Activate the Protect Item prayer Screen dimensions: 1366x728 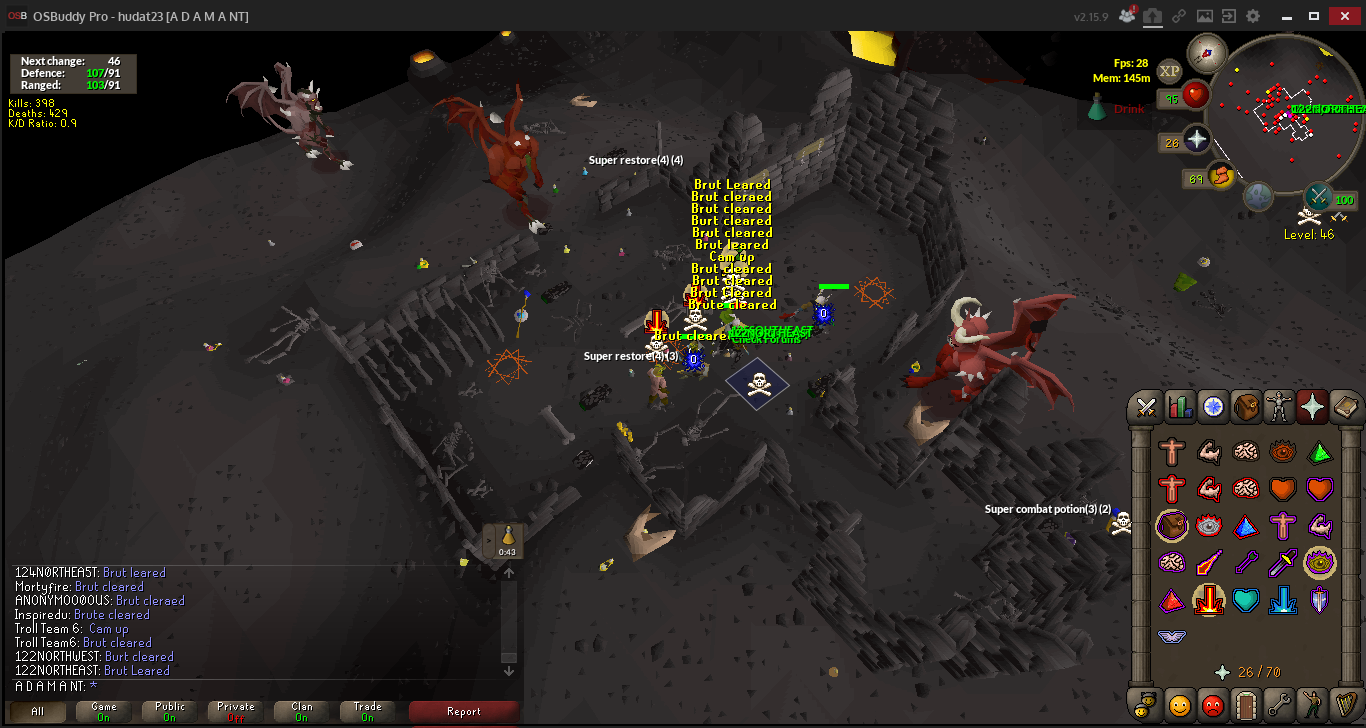click(x=1171, y=526)
